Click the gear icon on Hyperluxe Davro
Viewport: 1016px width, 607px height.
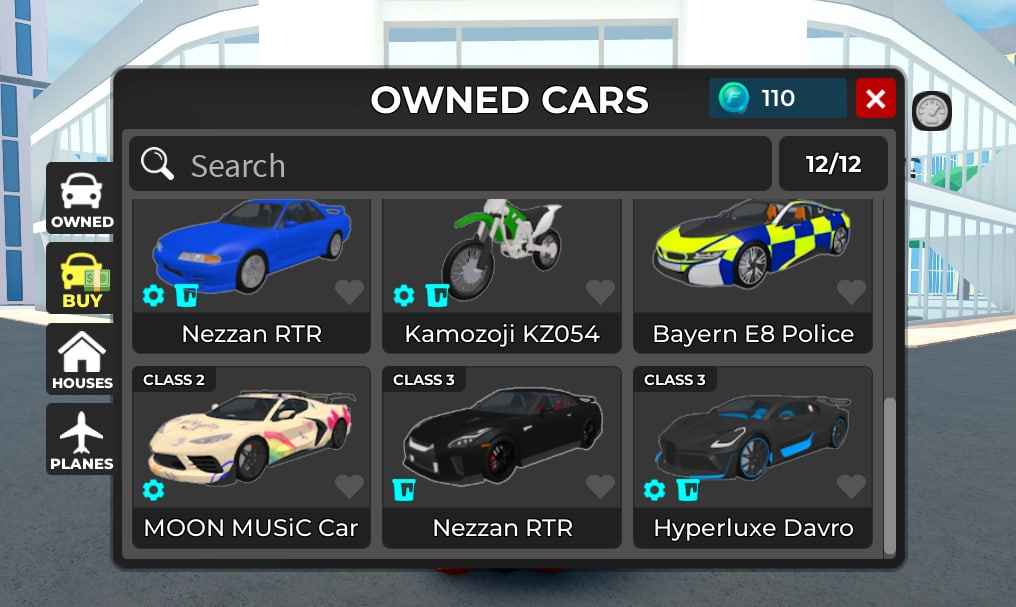[x=654, y=489]
